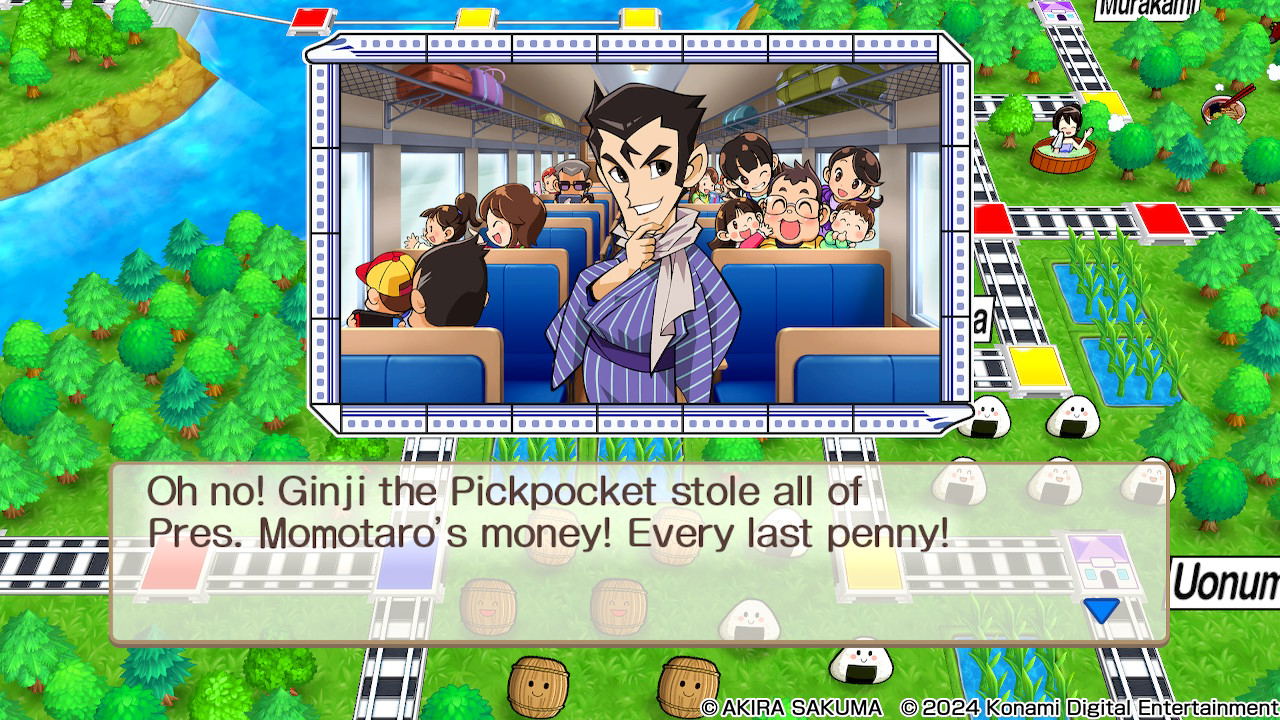Click the yellow space near the bathing girl
The image size is (1280, 720).
pos(1102,105)
